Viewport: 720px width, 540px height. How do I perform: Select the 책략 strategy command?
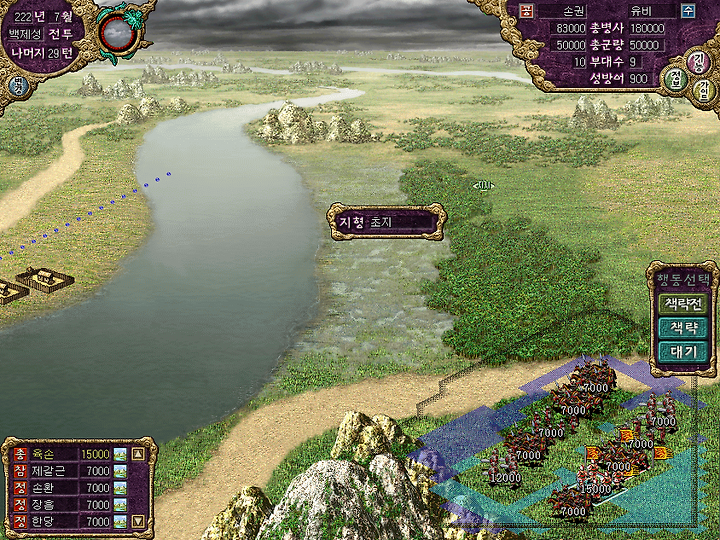tap(683, 327)
